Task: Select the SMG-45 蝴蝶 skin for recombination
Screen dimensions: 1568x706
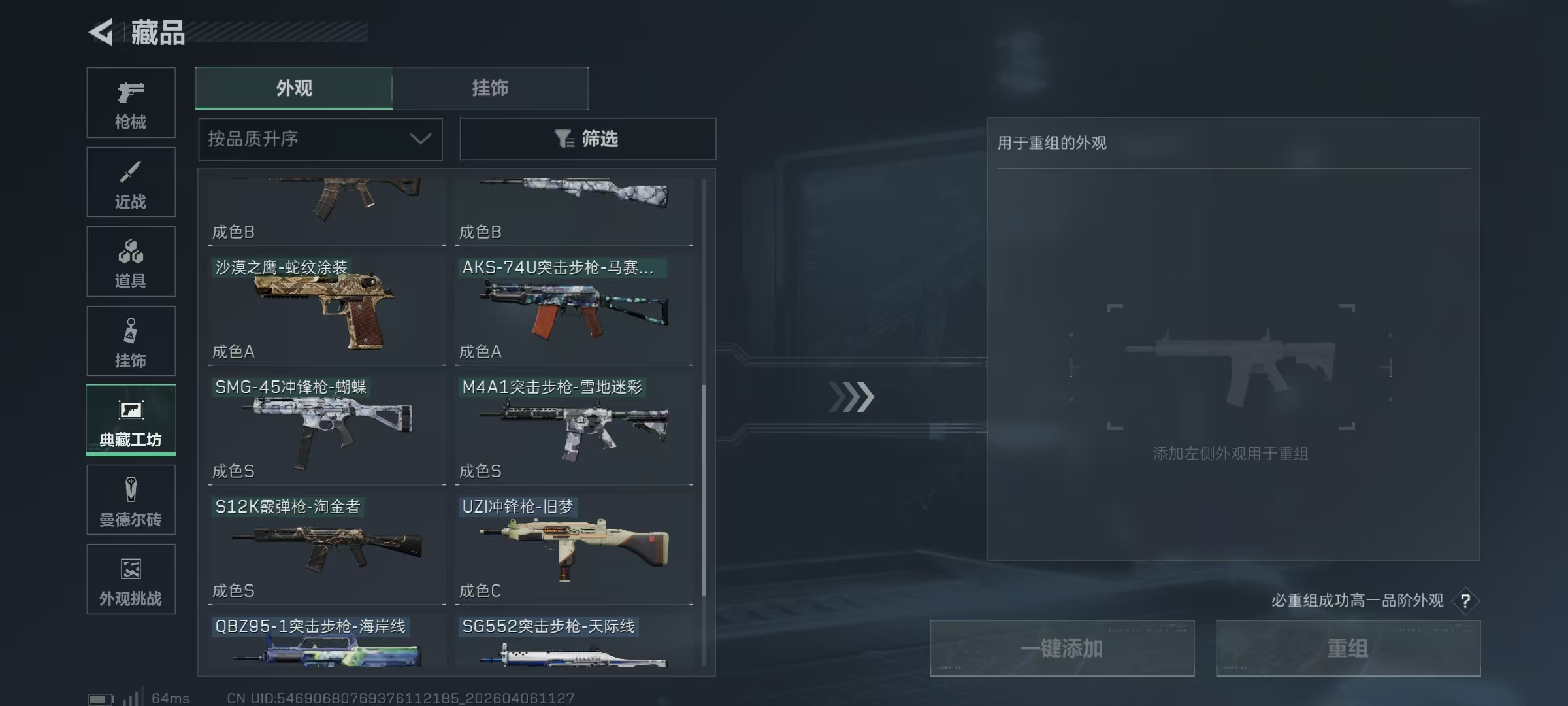Action: [x=325, y=428]
